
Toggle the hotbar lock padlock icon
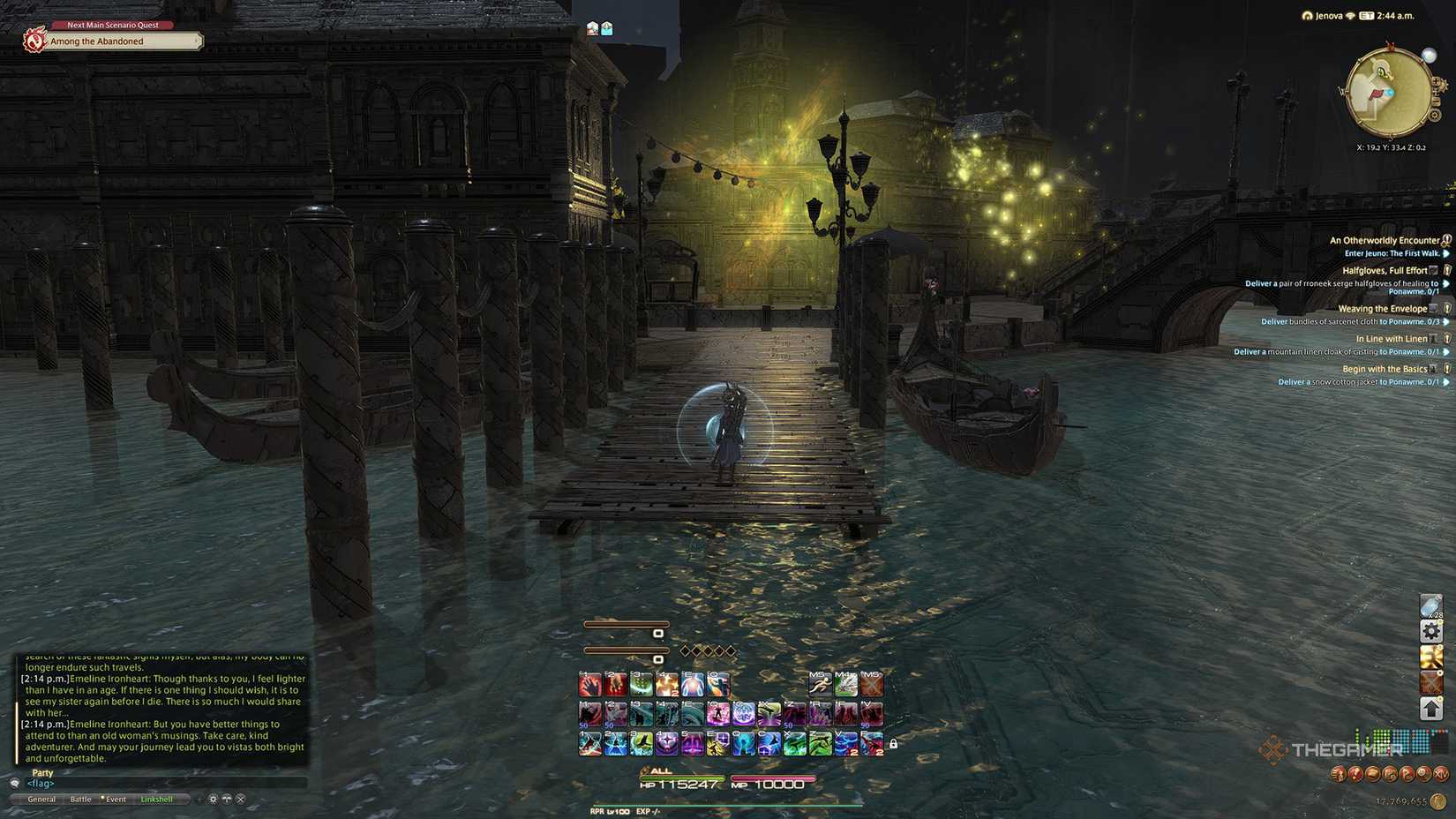[893, 745]
